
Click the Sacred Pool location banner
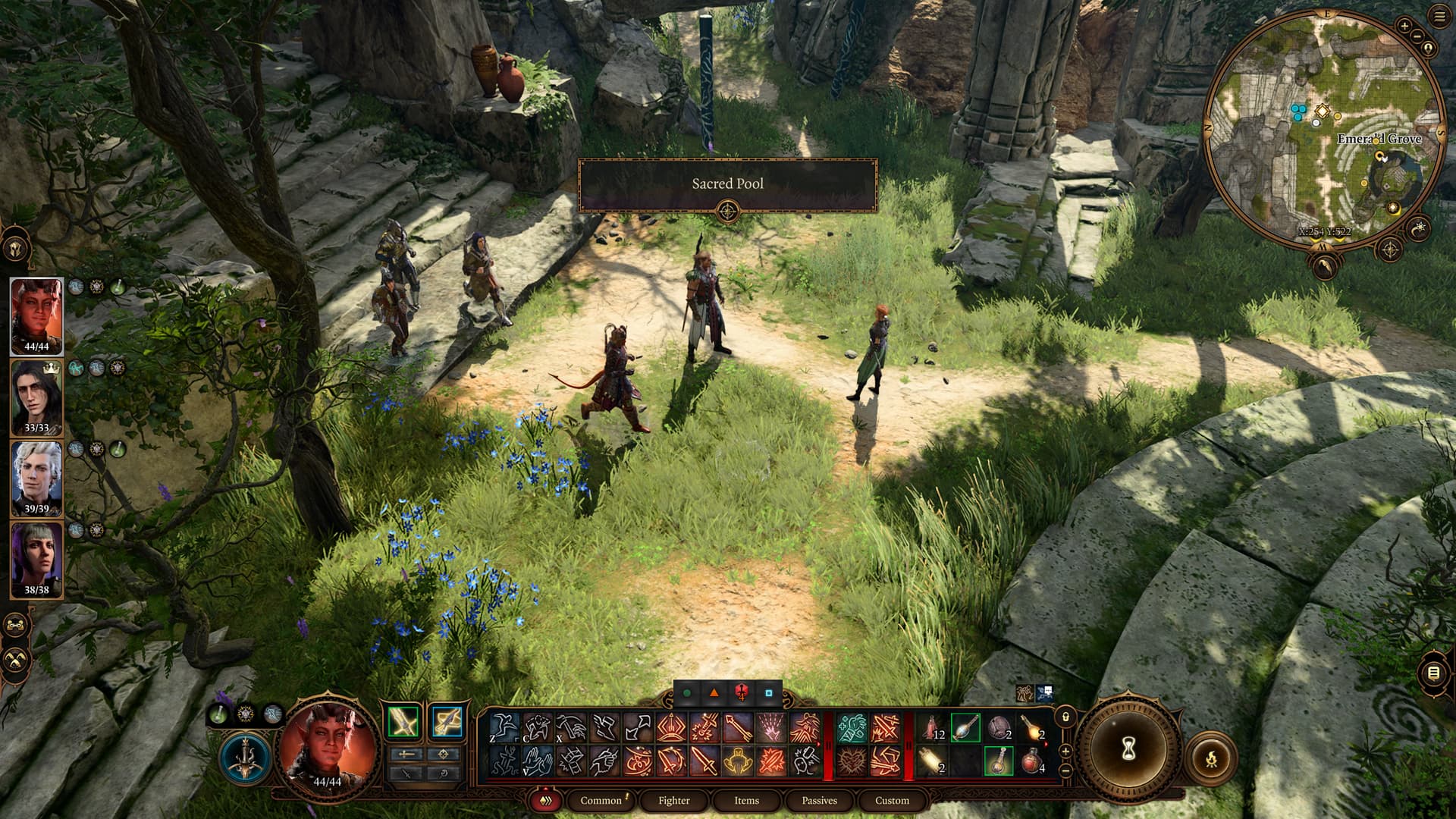(727, 184)
